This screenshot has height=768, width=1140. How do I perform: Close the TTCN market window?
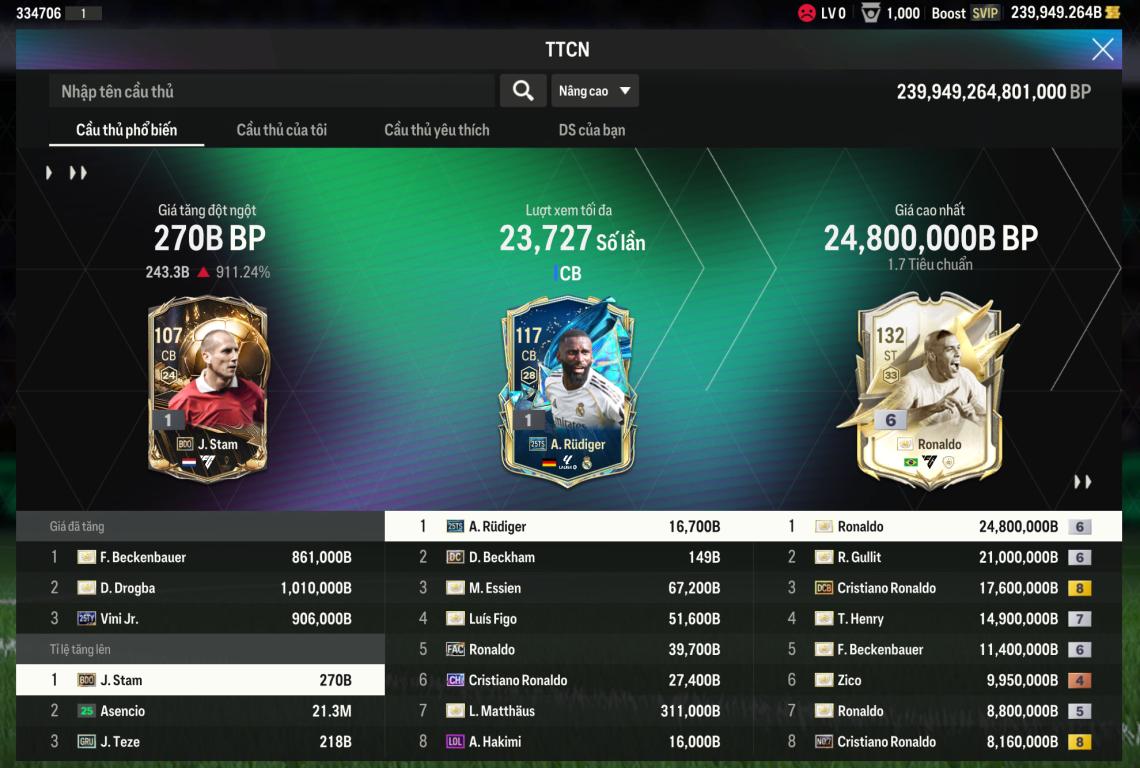click(x=1102, y=49)
